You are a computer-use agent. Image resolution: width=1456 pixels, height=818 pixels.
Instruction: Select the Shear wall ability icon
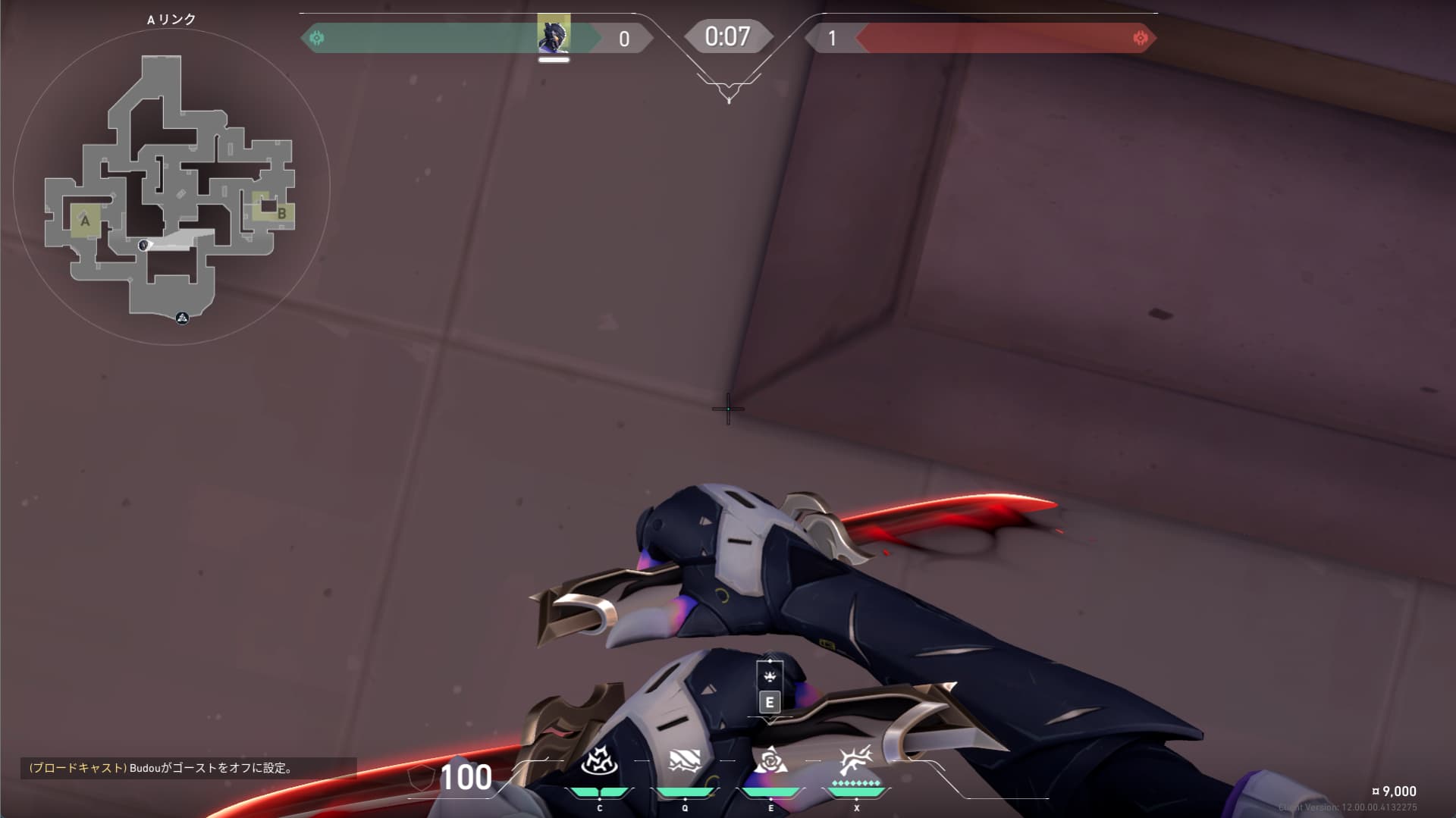pyautogui.click(x=685, y=760)
